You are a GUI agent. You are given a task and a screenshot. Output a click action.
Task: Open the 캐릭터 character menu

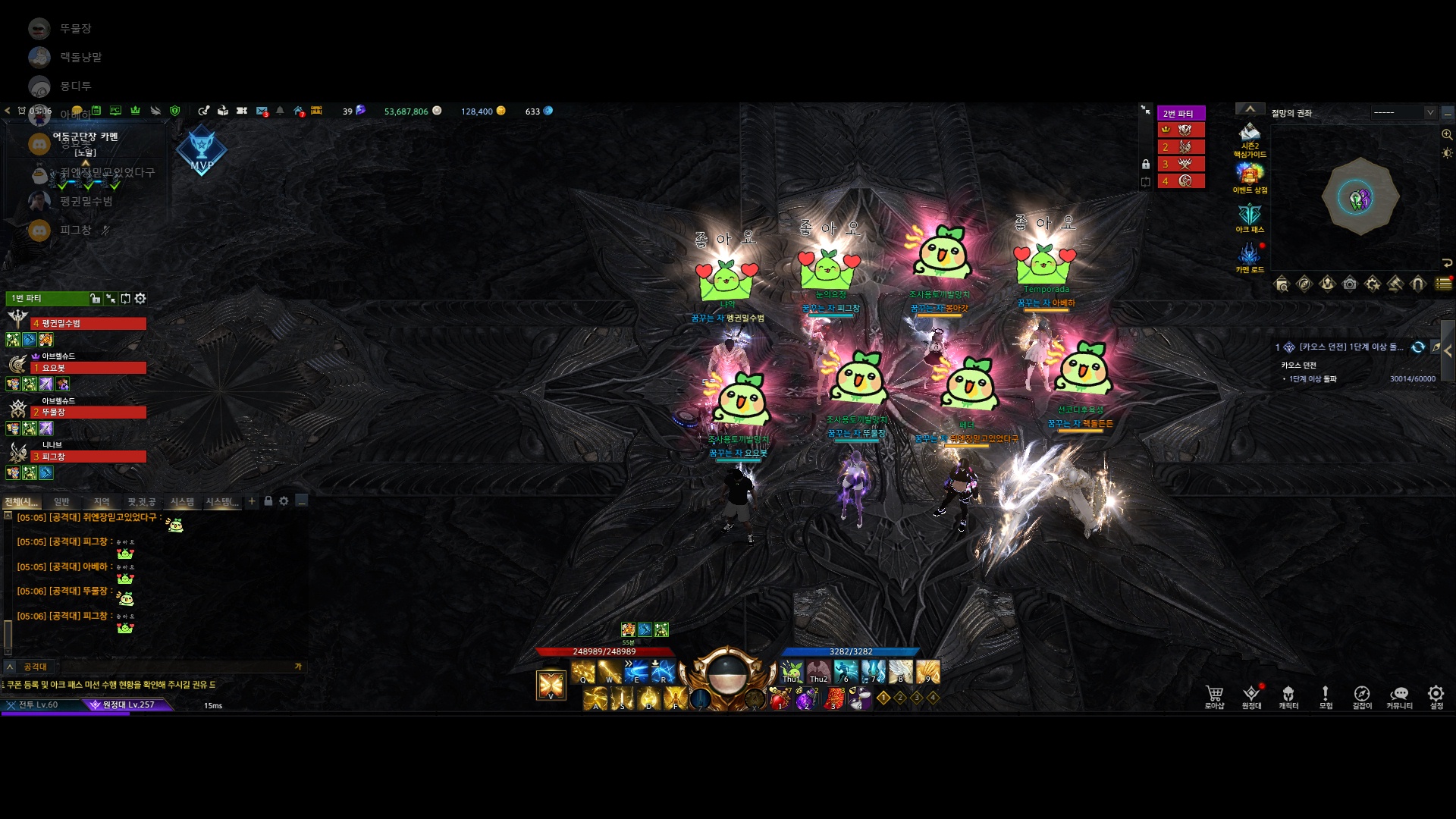pos(1288,696)
